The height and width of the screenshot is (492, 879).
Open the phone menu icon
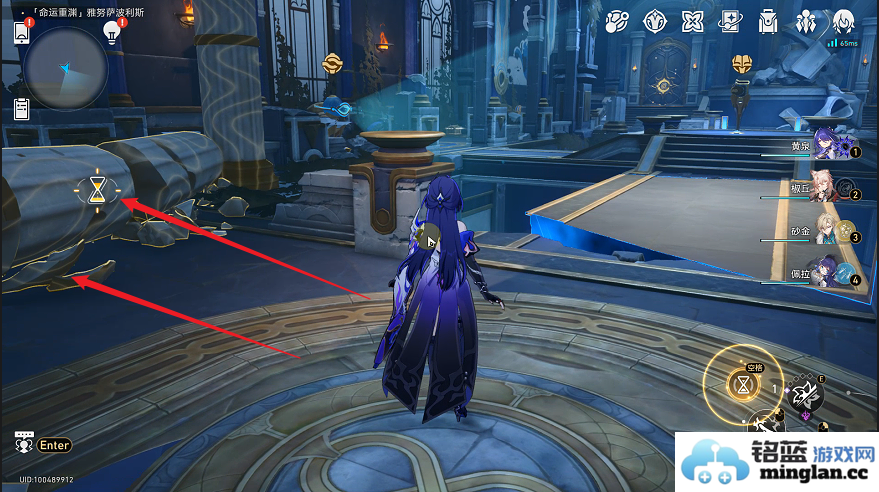coord(21,33)
